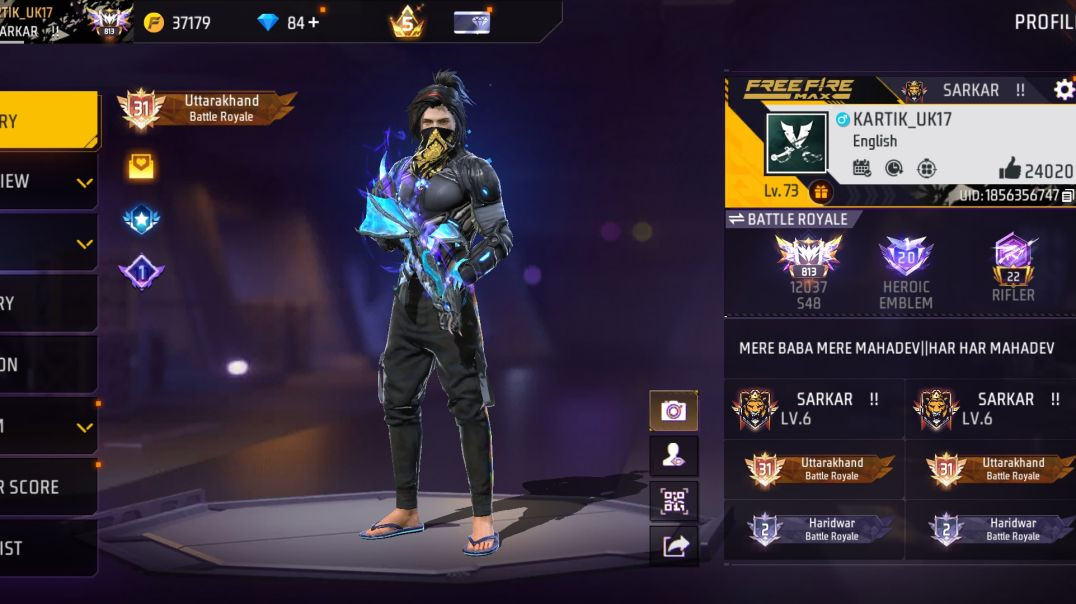The width and height of the screenshot is (1076, 604).
Task: Click the crossed swords profile avatar
Action: coord(796,144)
